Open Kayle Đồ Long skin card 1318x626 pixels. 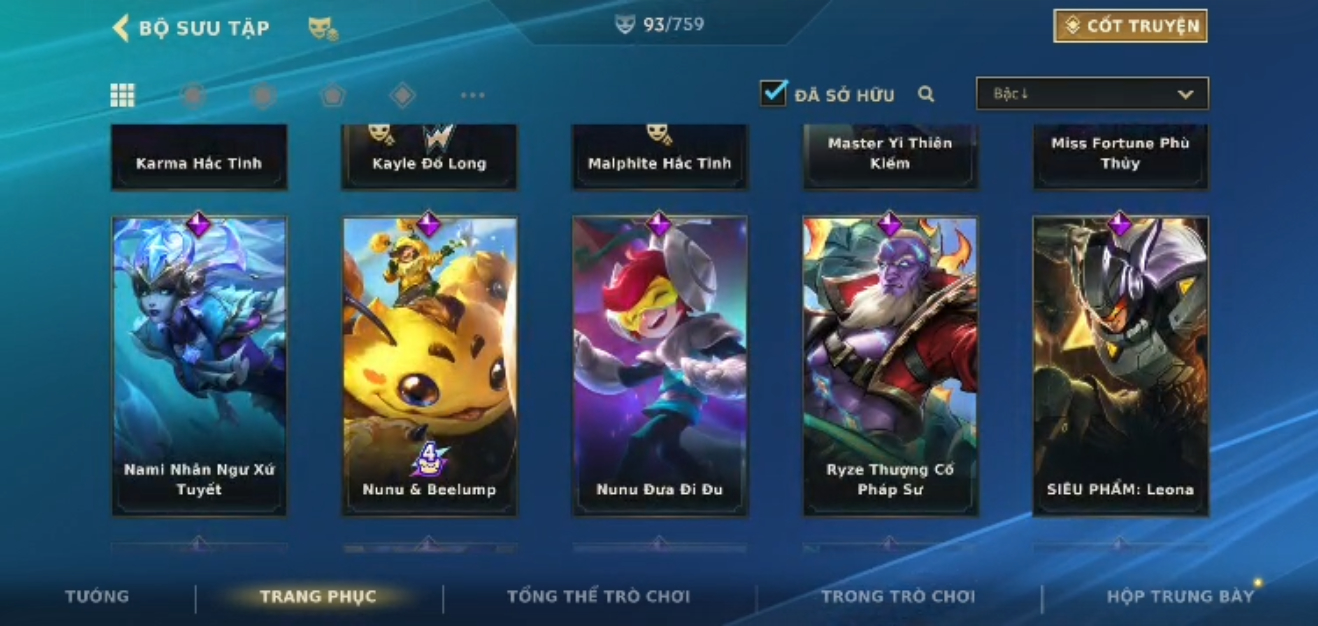[429, 158]
